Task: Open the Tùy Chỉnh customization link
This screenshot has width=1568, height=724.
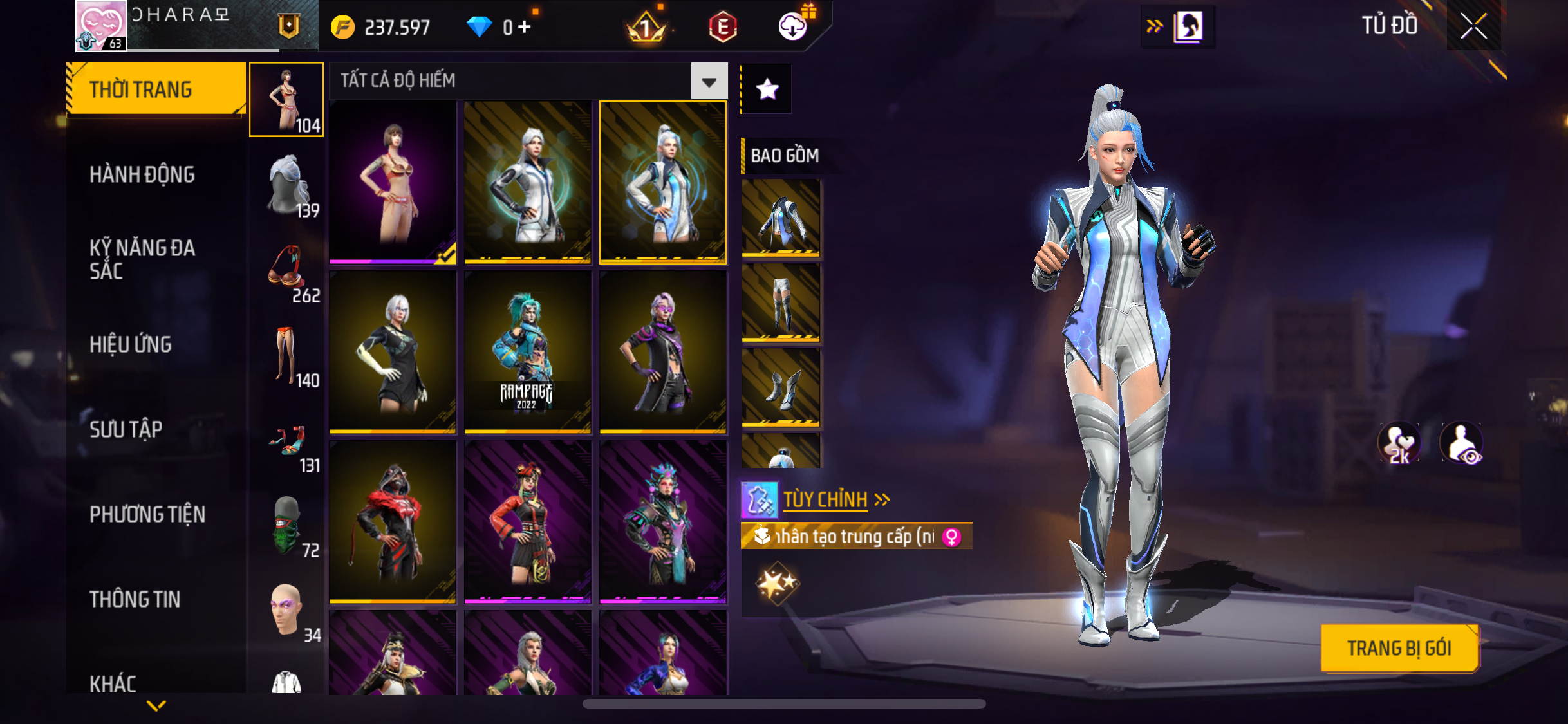Action: click(x=826, y=499)
